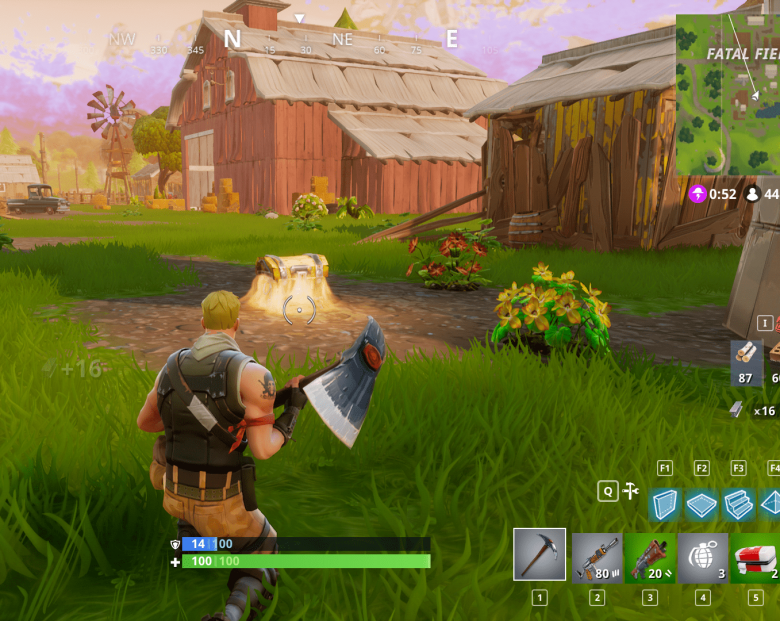The image size is (780, 621).
Task: Choose the floor building piece
Action: point(701,504)
